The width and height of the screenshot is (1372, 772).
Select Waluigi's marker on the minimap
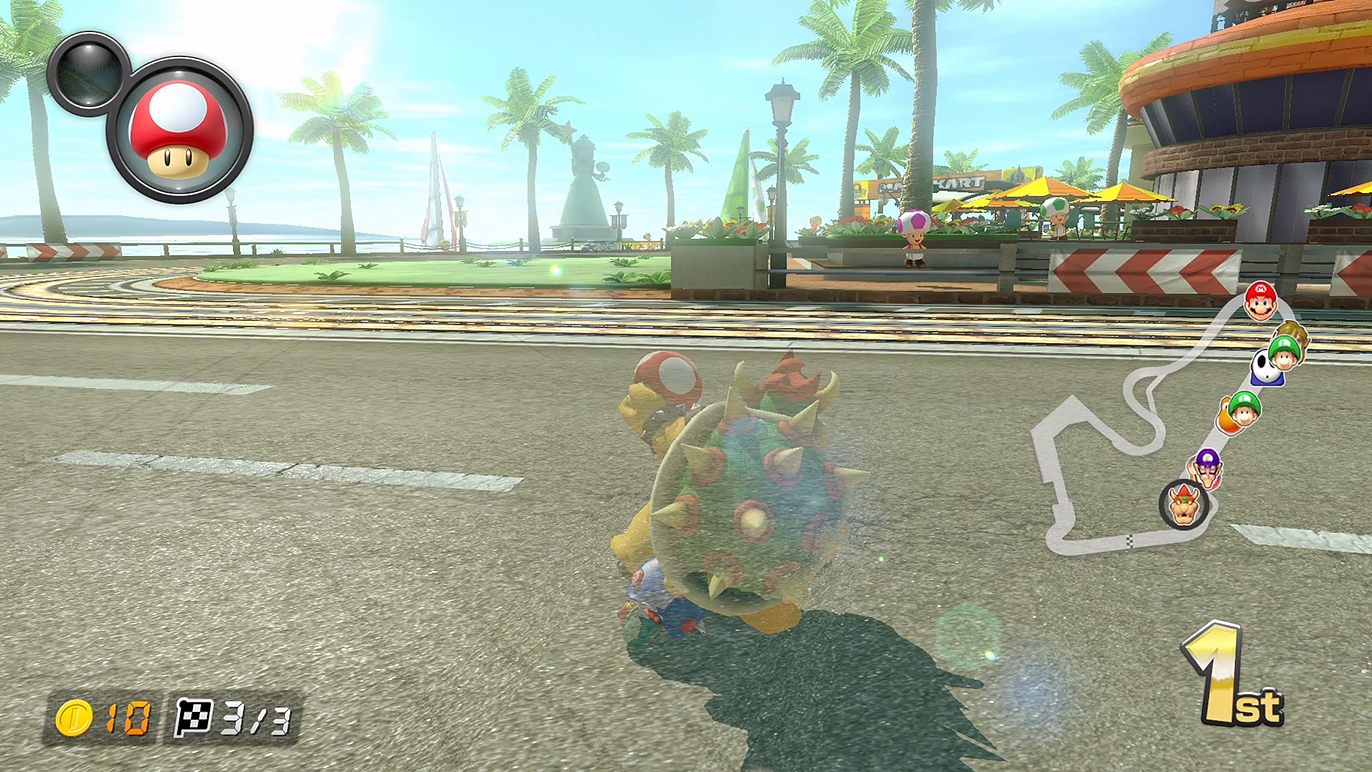(1207, 466)
